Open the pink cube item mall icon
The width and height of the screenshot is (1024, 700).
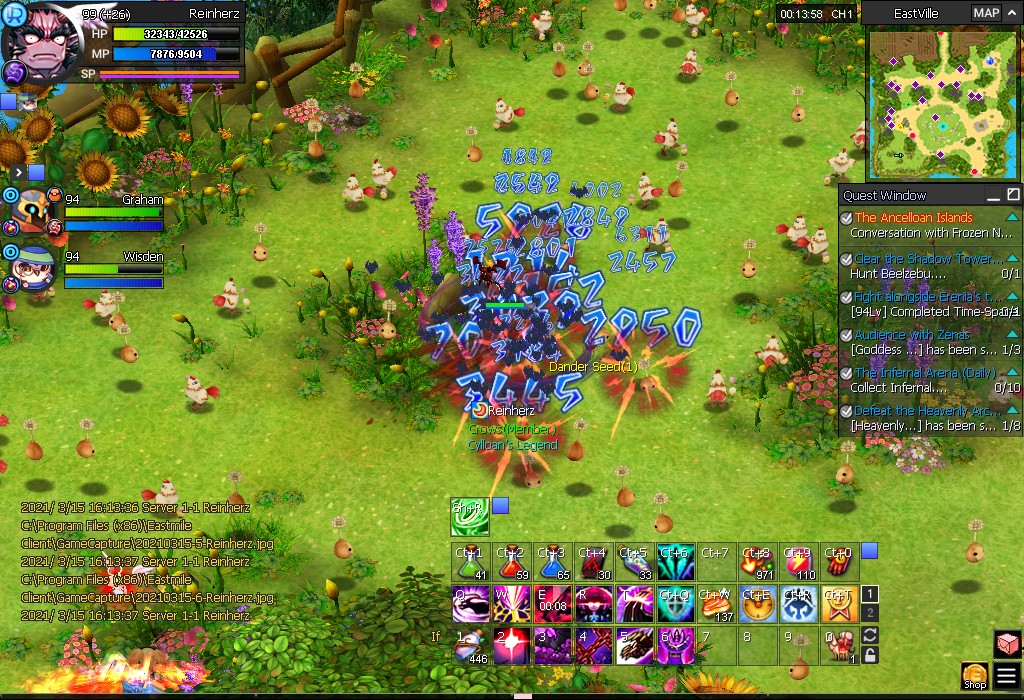point(1007,643)
